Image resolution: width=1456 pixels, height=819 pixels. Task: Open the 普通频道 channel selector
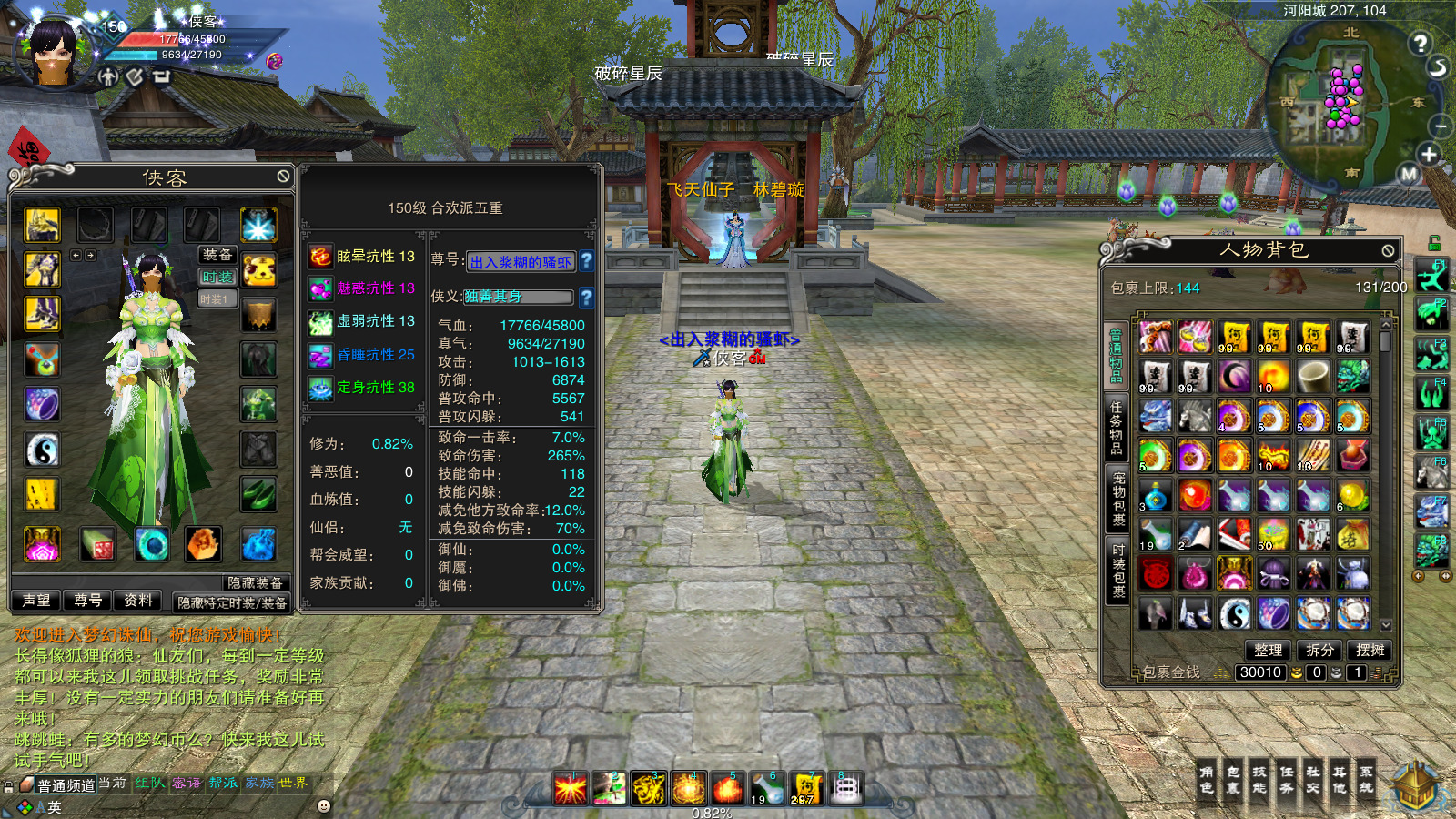[x=65, y=784]
